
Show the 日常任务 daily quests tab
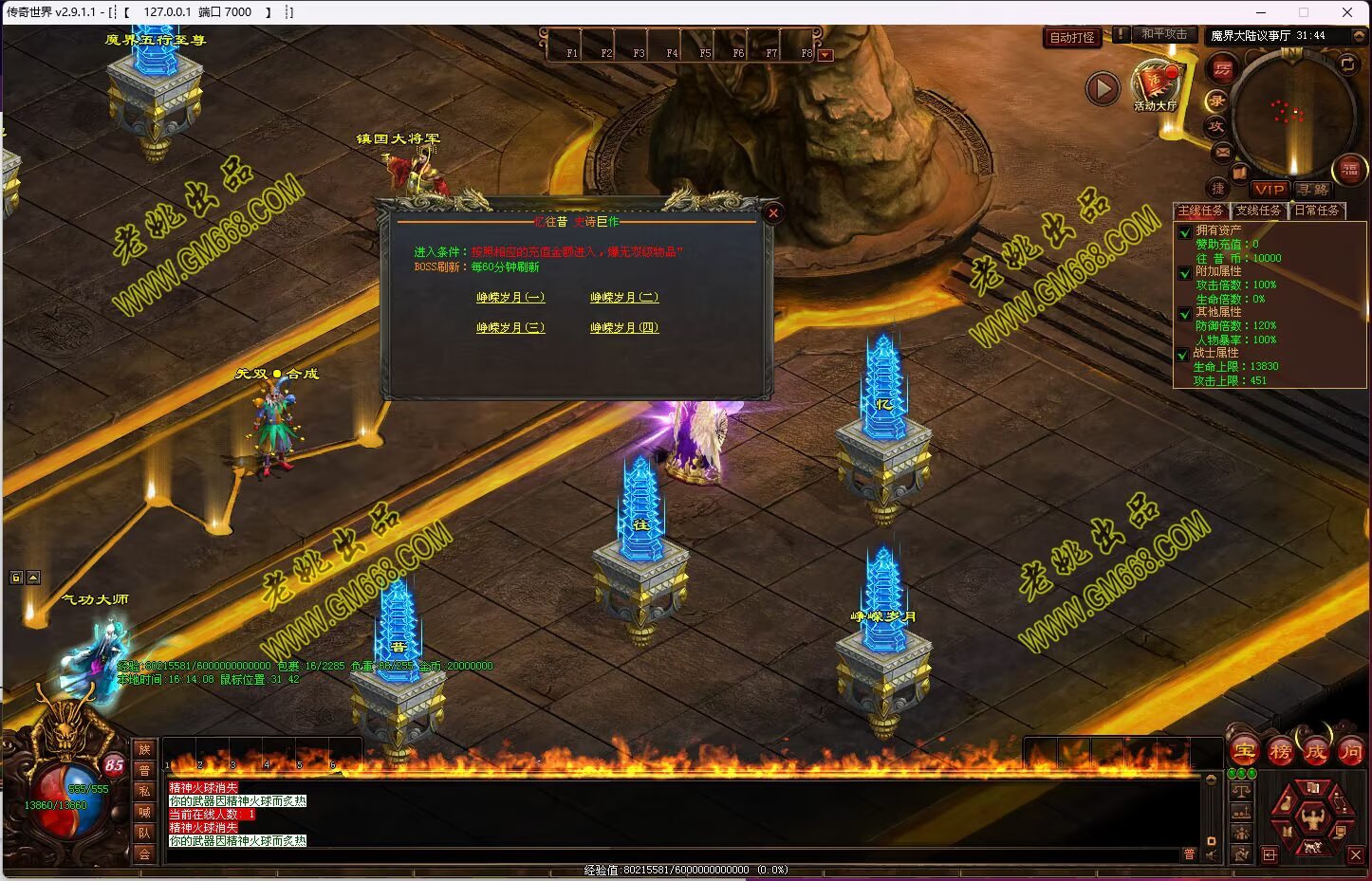[x=1317, y=211]
